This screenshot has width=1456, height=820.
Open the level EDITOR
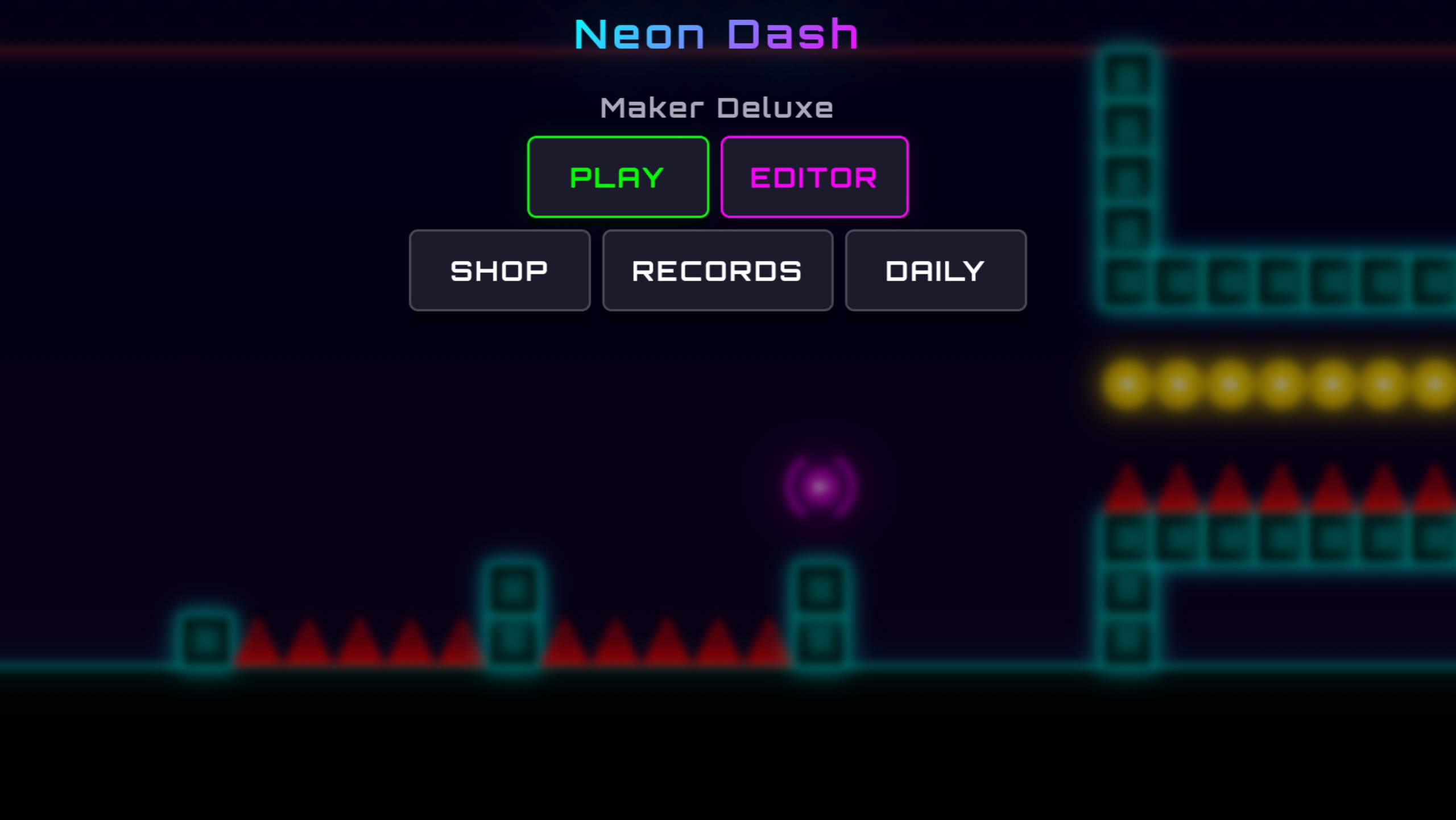point(813,176)
